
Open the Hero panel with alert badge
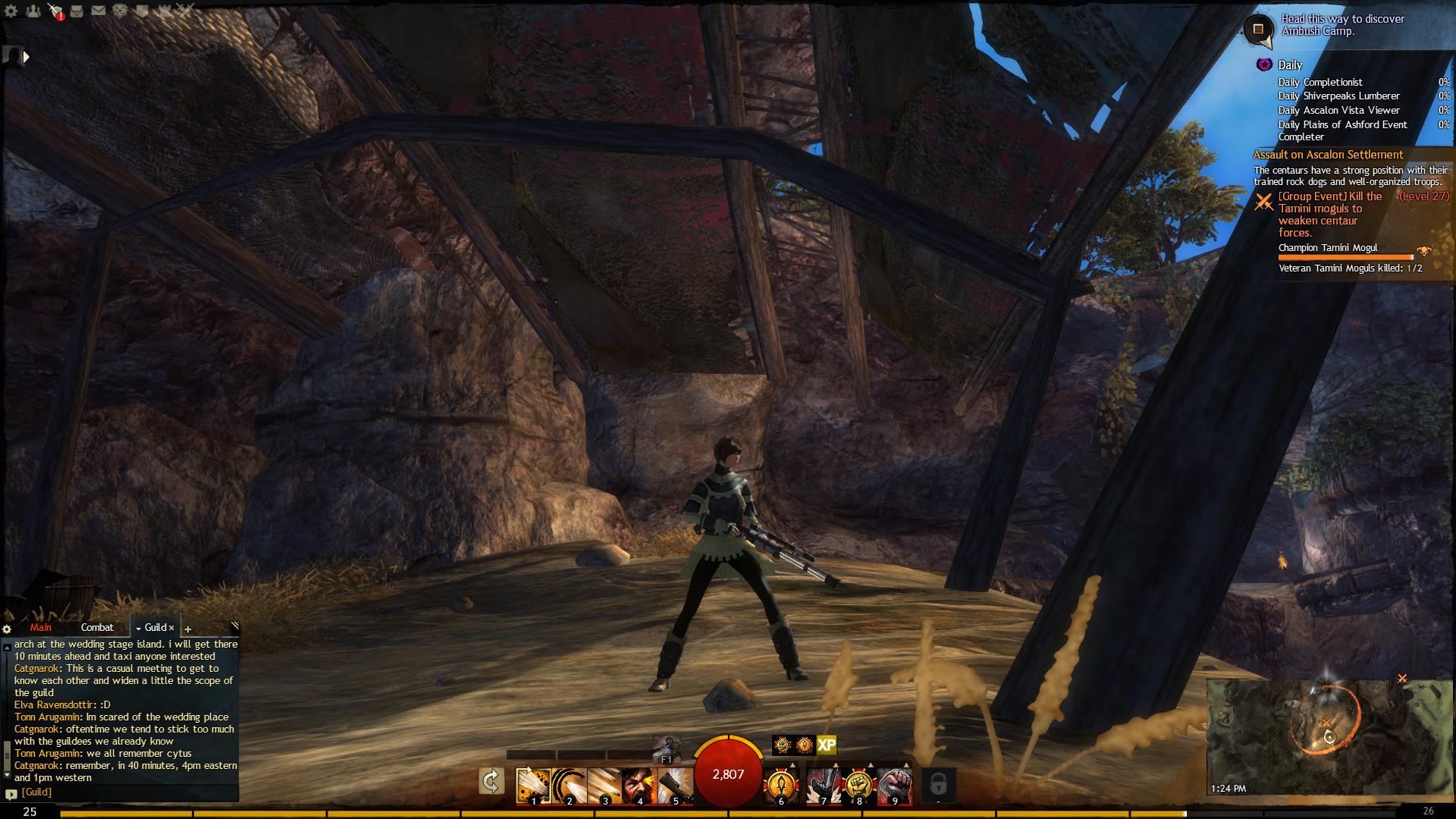click(55, 11)
